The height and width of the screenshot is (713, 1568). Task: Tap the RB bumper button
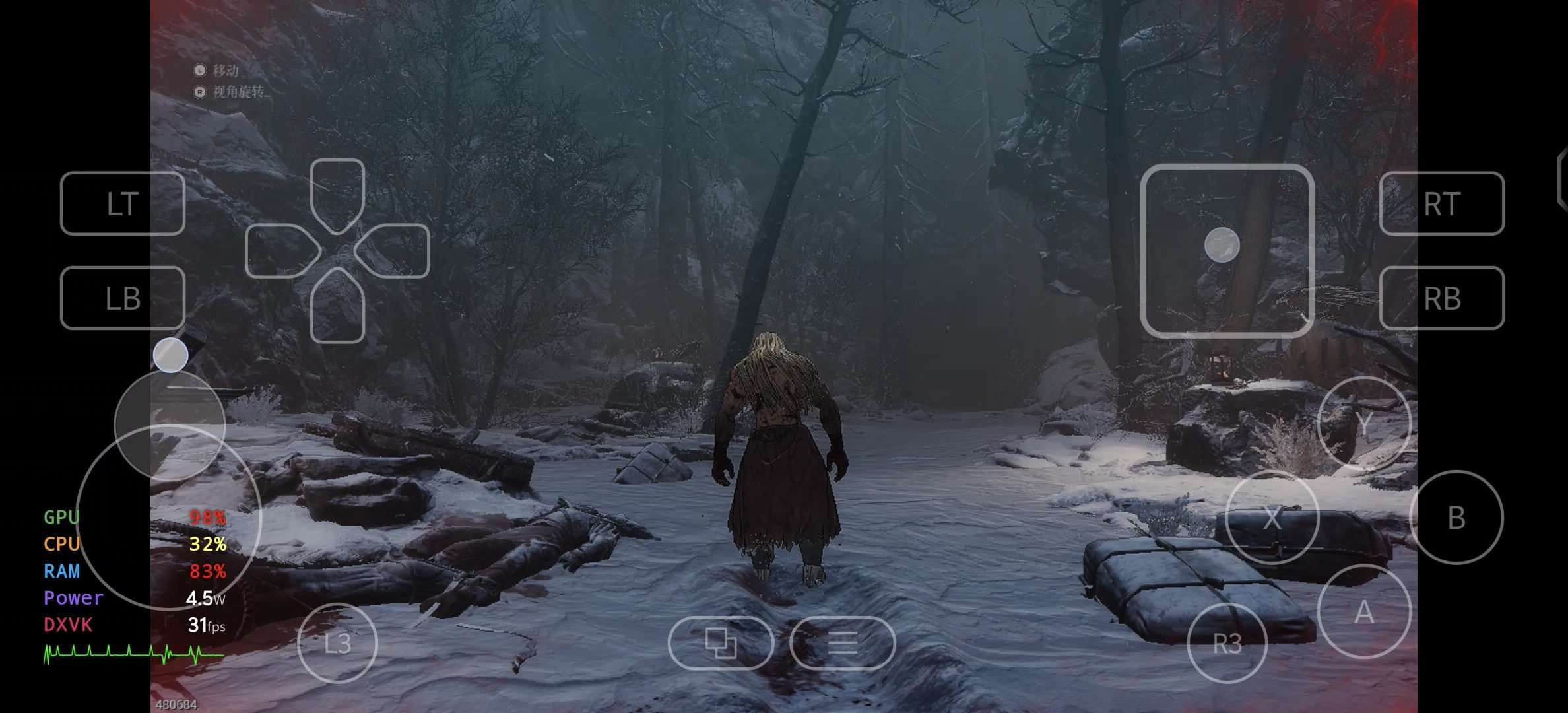1441,298
